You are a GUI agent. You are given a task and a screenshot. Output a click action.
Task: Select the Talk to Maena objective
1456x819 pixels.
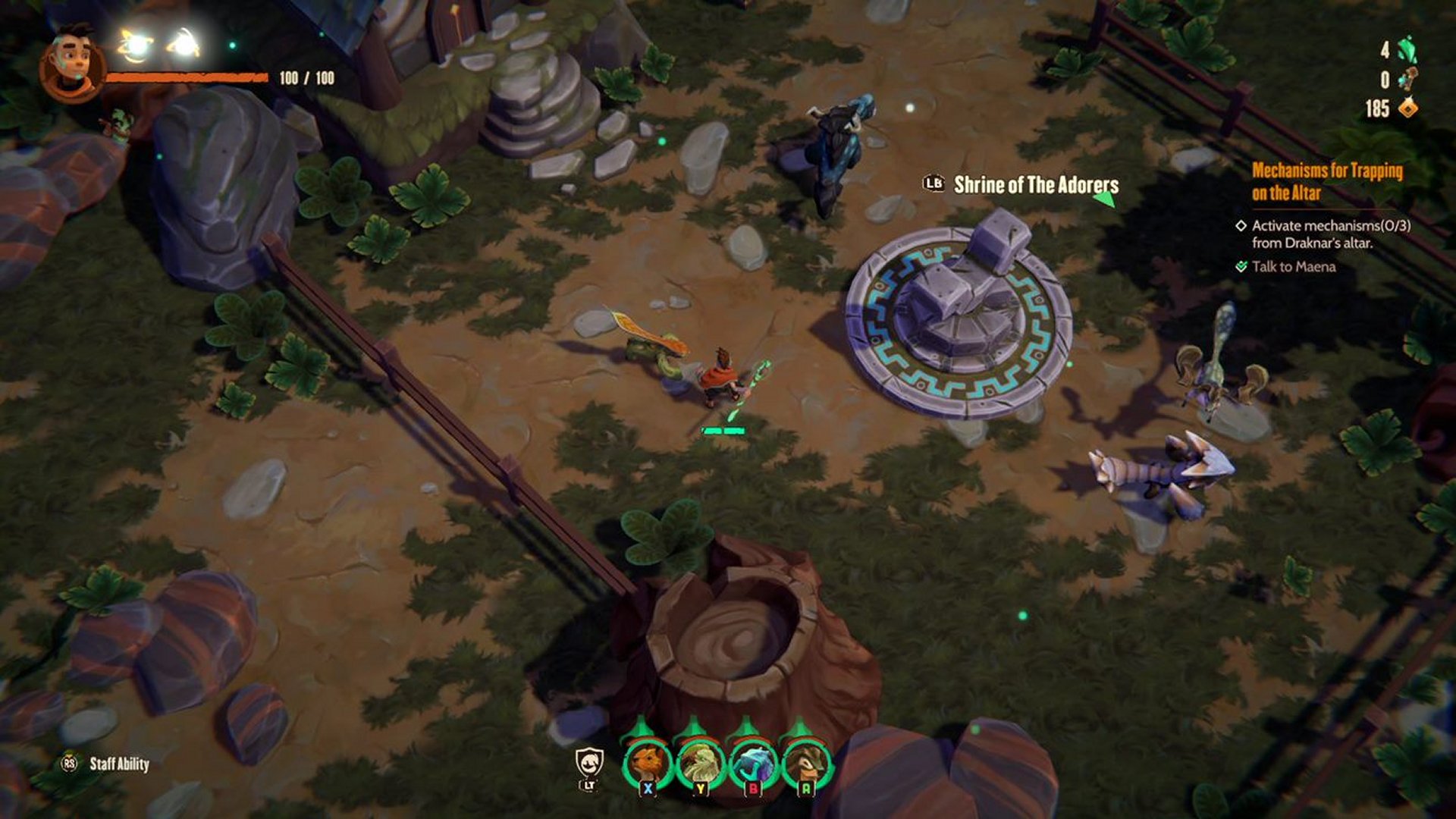tap(1293, 266)
